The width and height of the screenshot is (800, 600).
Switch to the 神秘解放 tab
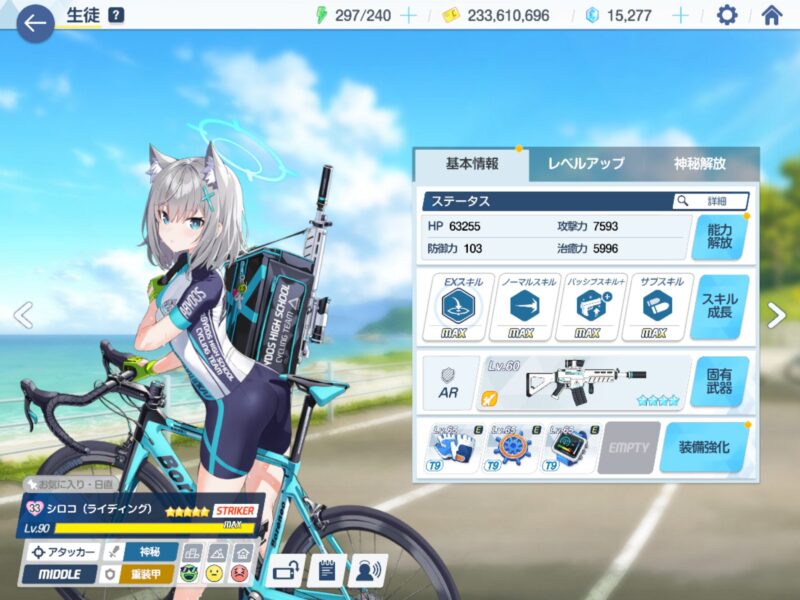(x=700, y=163)
